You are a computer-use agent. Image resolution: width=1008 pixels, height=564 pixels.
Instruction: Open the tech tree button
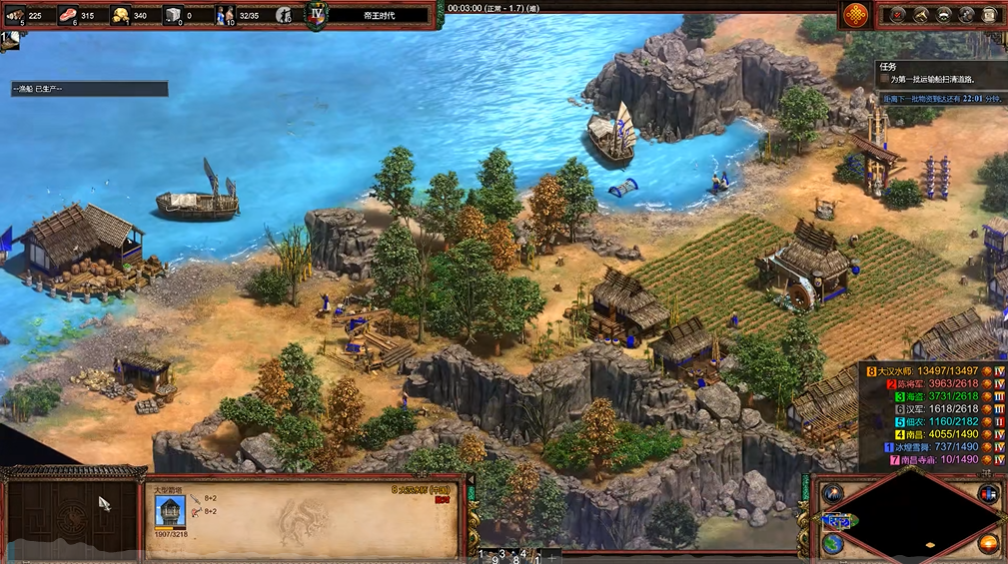[x=920, y=15]
